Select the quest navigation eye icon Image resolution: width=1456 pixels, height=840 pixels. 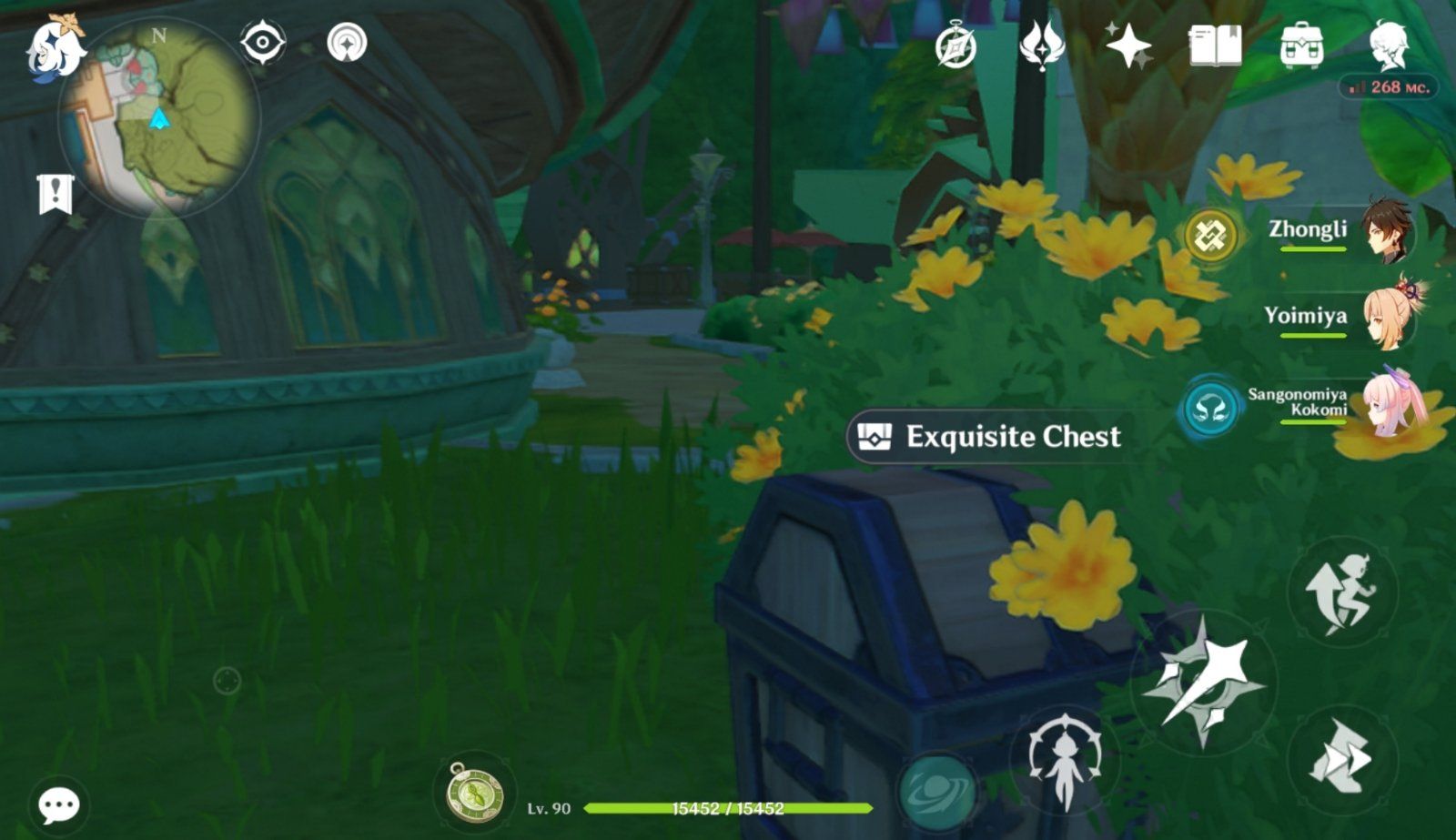click(262, 41)
